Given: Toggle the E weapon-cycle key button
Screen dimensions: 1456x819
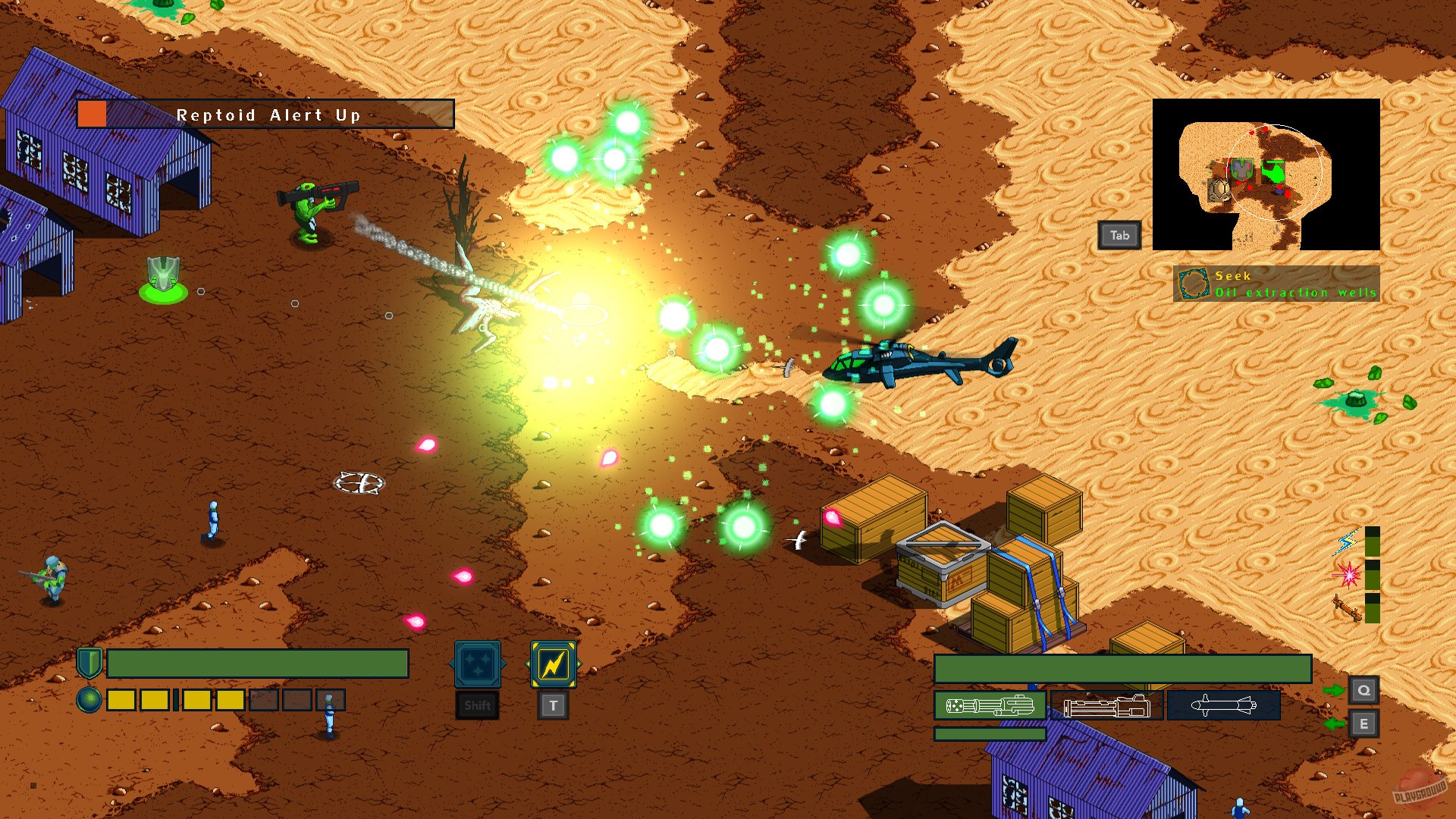Looking at the screenshot, I should point(1365,724).
